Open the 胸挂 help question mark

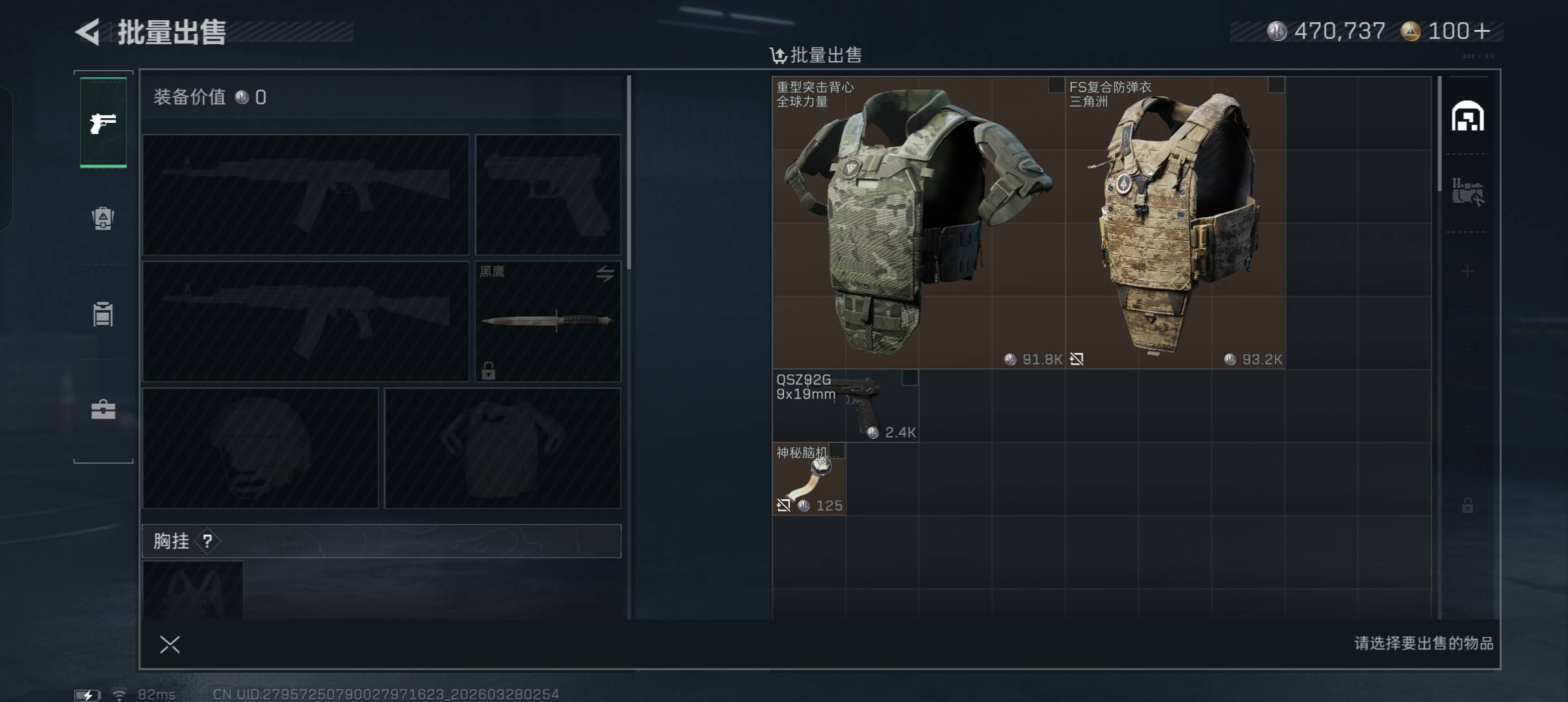pyautogui.click(x=207, y=541)
